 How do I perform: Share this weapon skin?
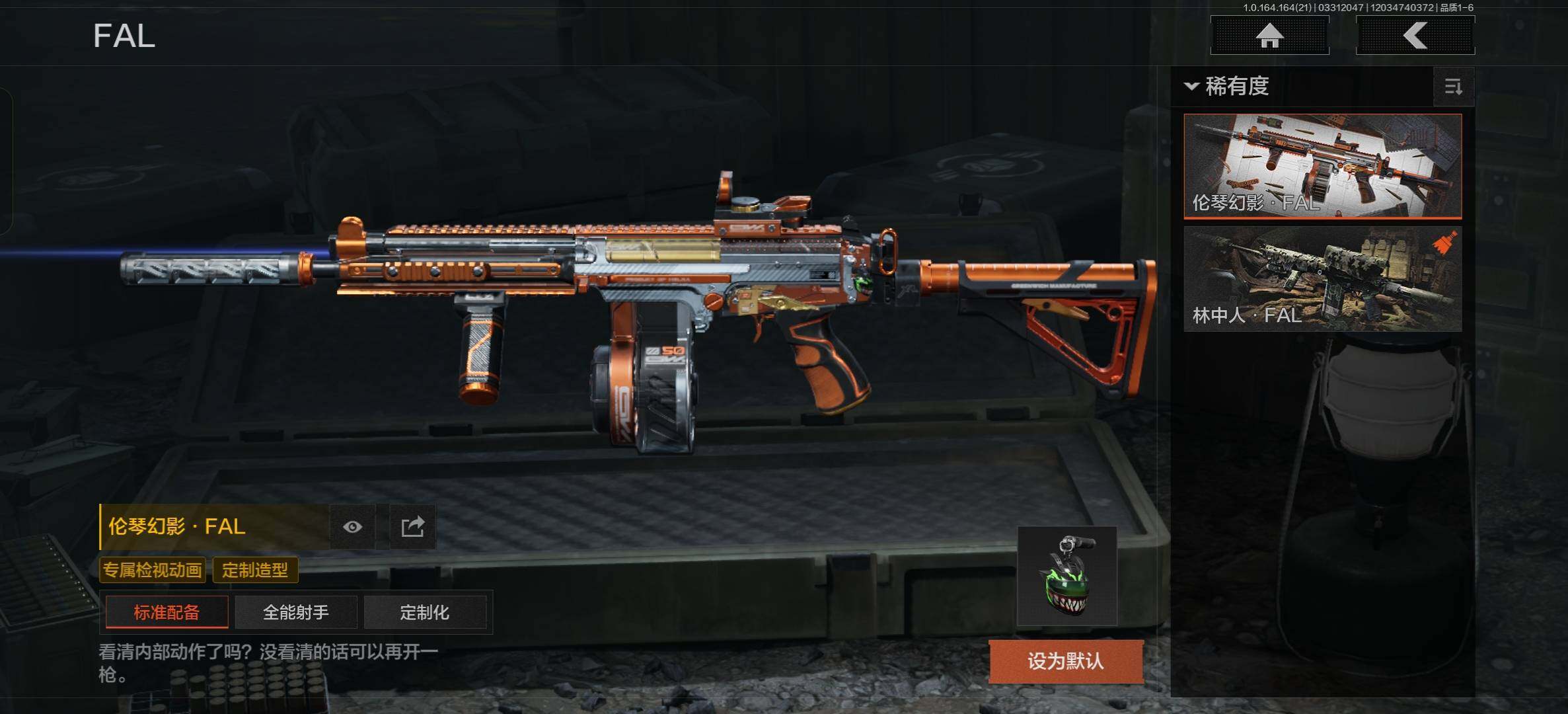point(412,527)
